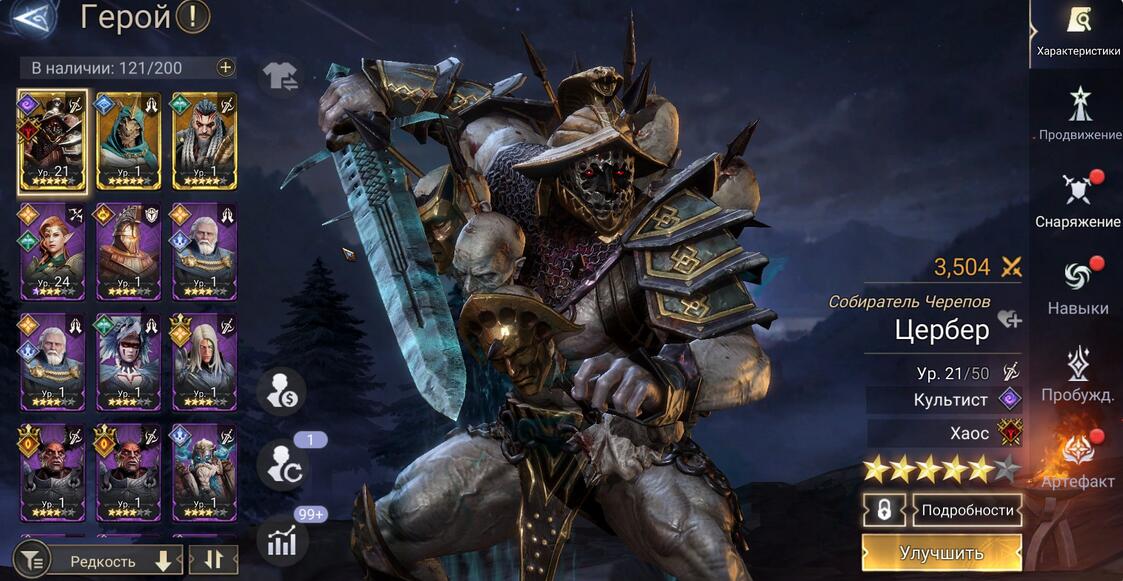Toggle sort order with the arrows button
This screenshot has height=581, width=1123.
212,561
